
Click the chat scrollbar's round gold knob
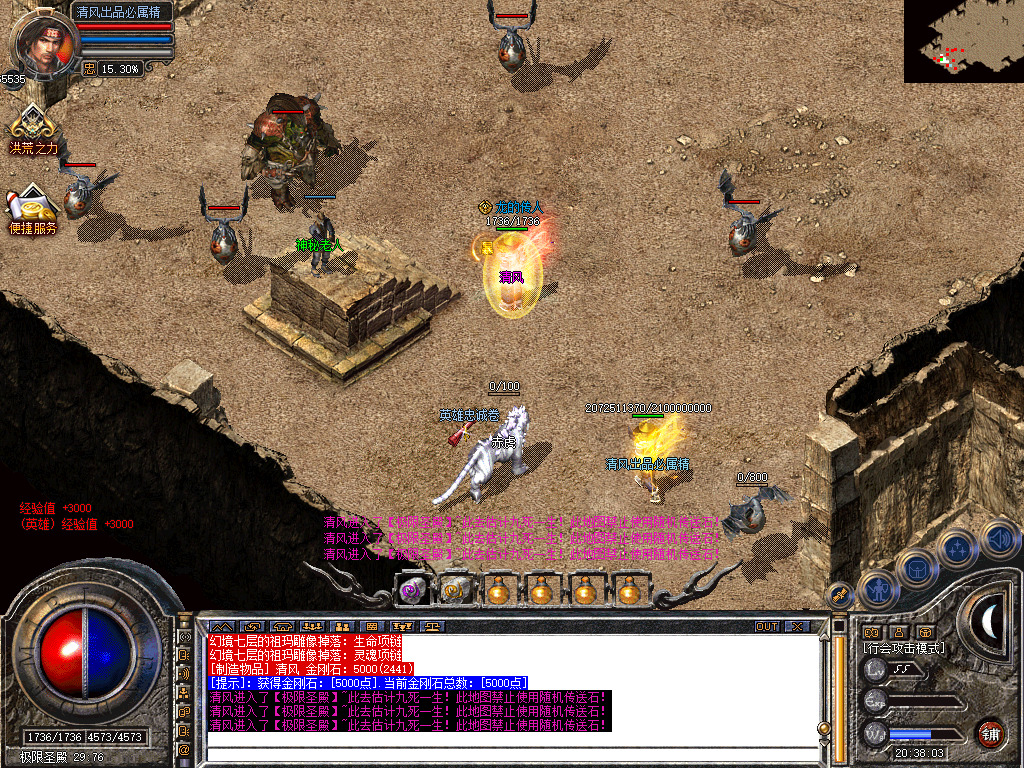[823, 728]
